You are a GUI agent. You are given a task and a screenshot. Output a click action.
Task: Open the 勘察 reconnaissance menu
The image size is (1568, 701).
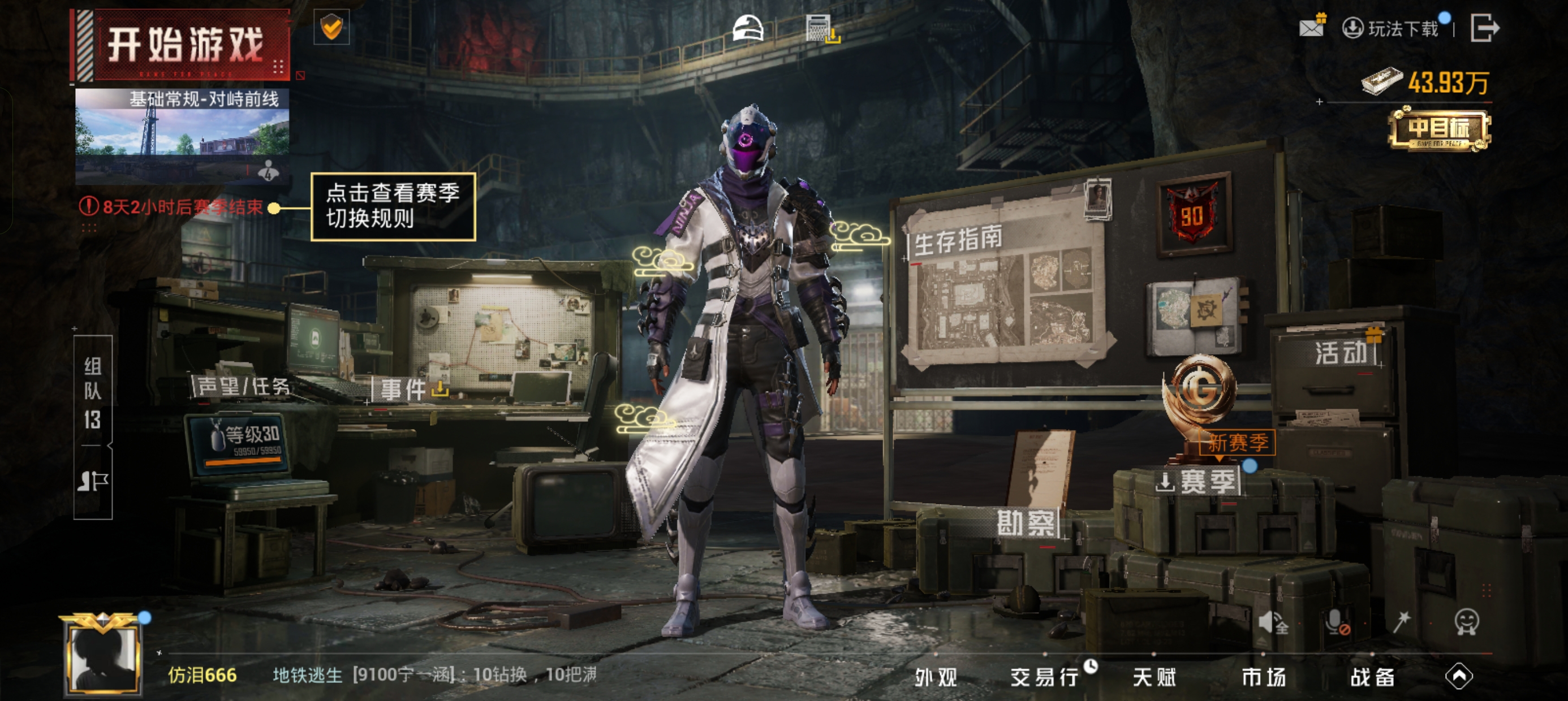click(x=1026, y=523)
